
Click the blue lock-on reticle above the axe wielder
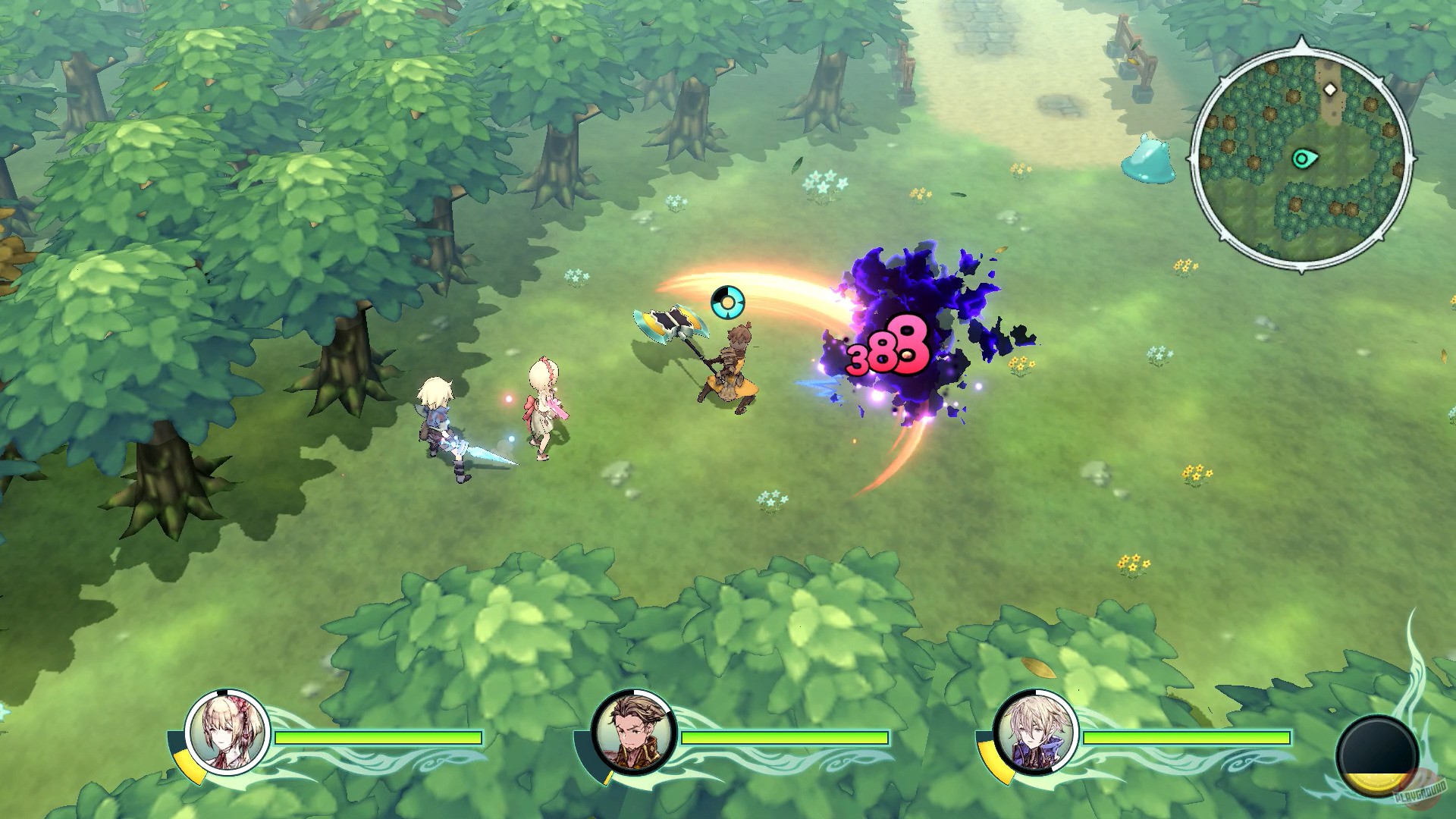coord(728,301)
